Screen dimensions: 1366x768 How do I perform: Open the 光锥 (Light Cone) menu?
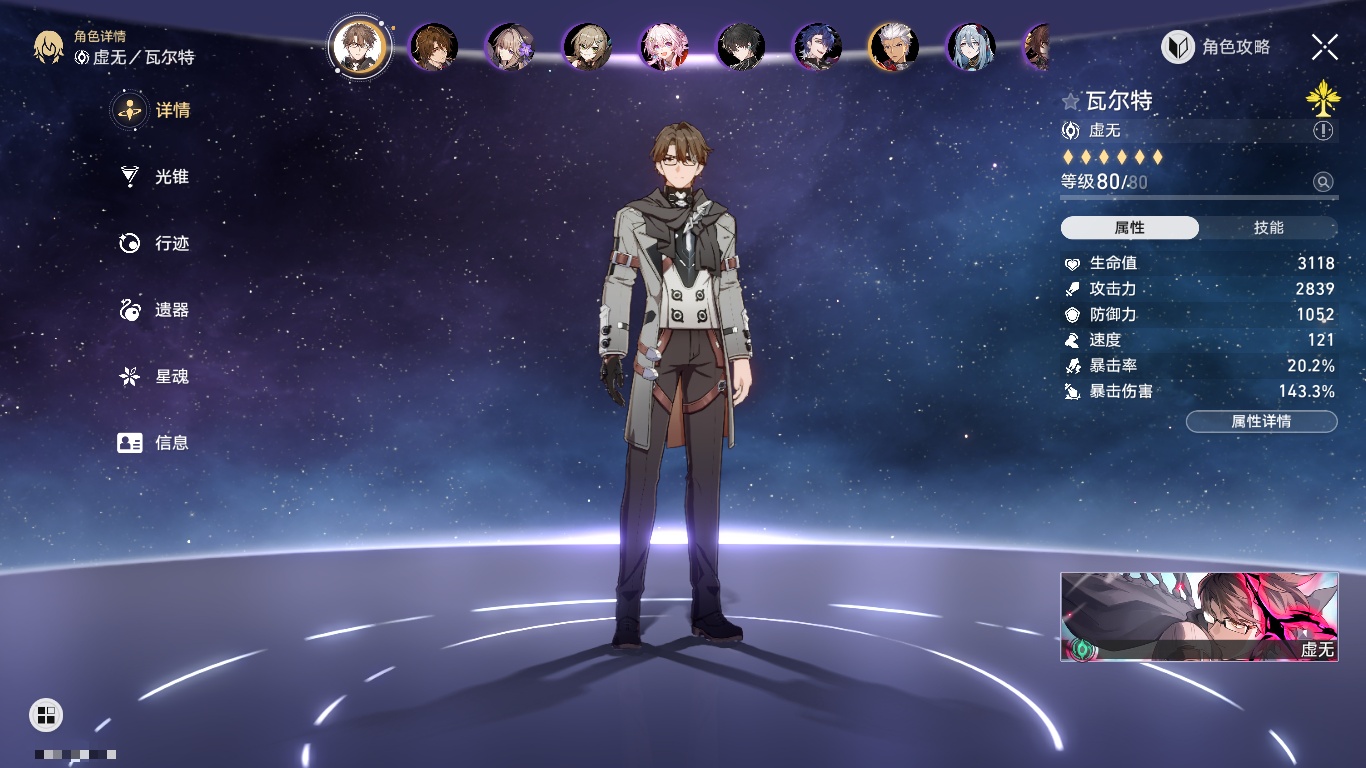tap(154, 177)
